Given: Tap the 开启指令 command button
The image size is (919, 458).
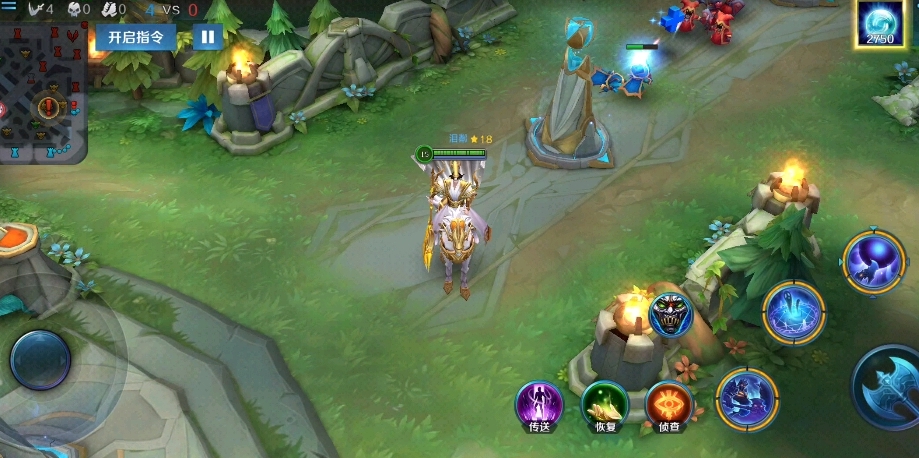Looking at the screenshot, I should pos(136,38).
